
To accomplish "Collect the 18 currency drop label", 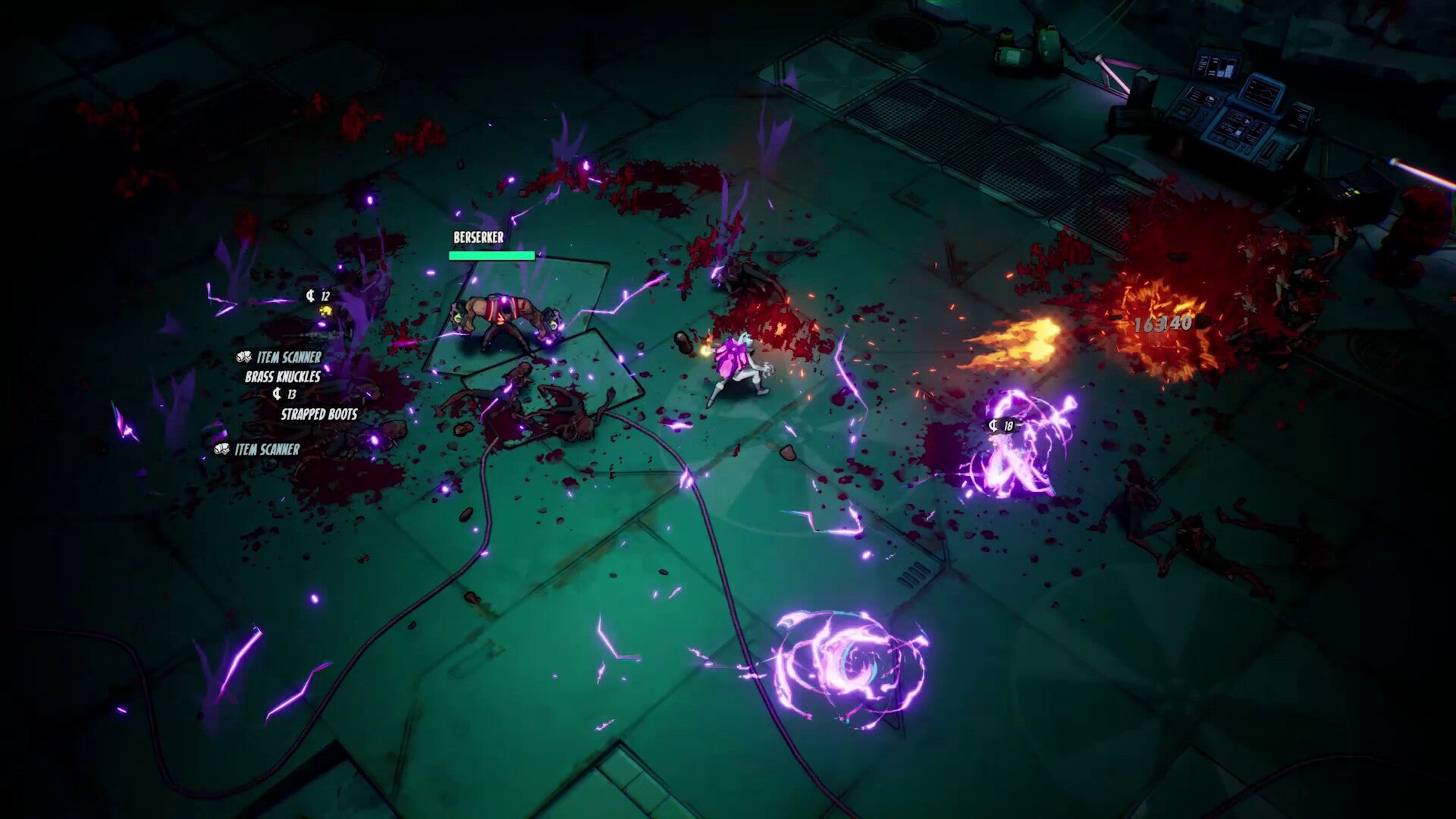I will point(1001,426).
